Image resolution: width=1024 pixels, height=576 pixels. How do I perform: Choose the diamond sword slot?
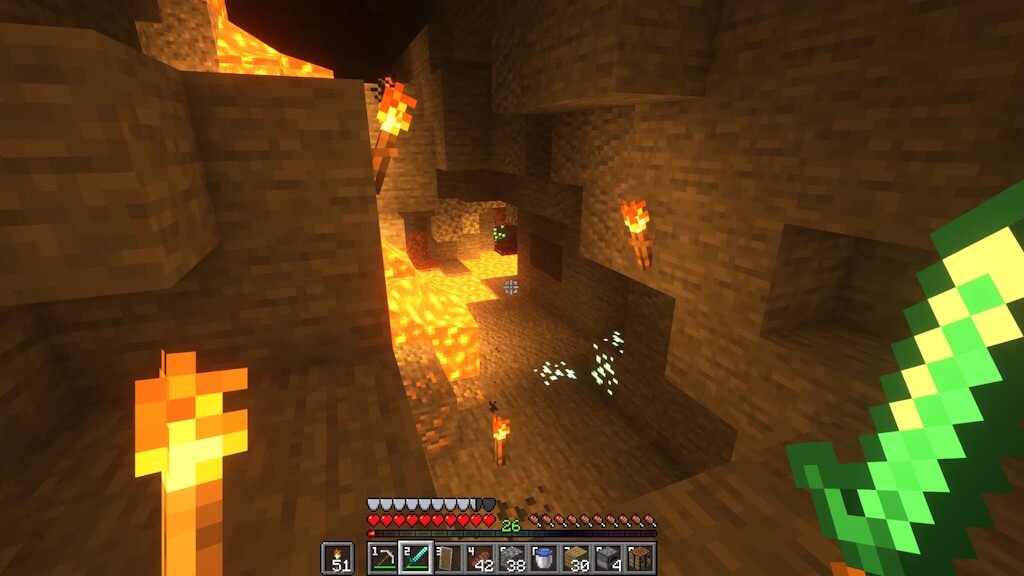(414, 558)
